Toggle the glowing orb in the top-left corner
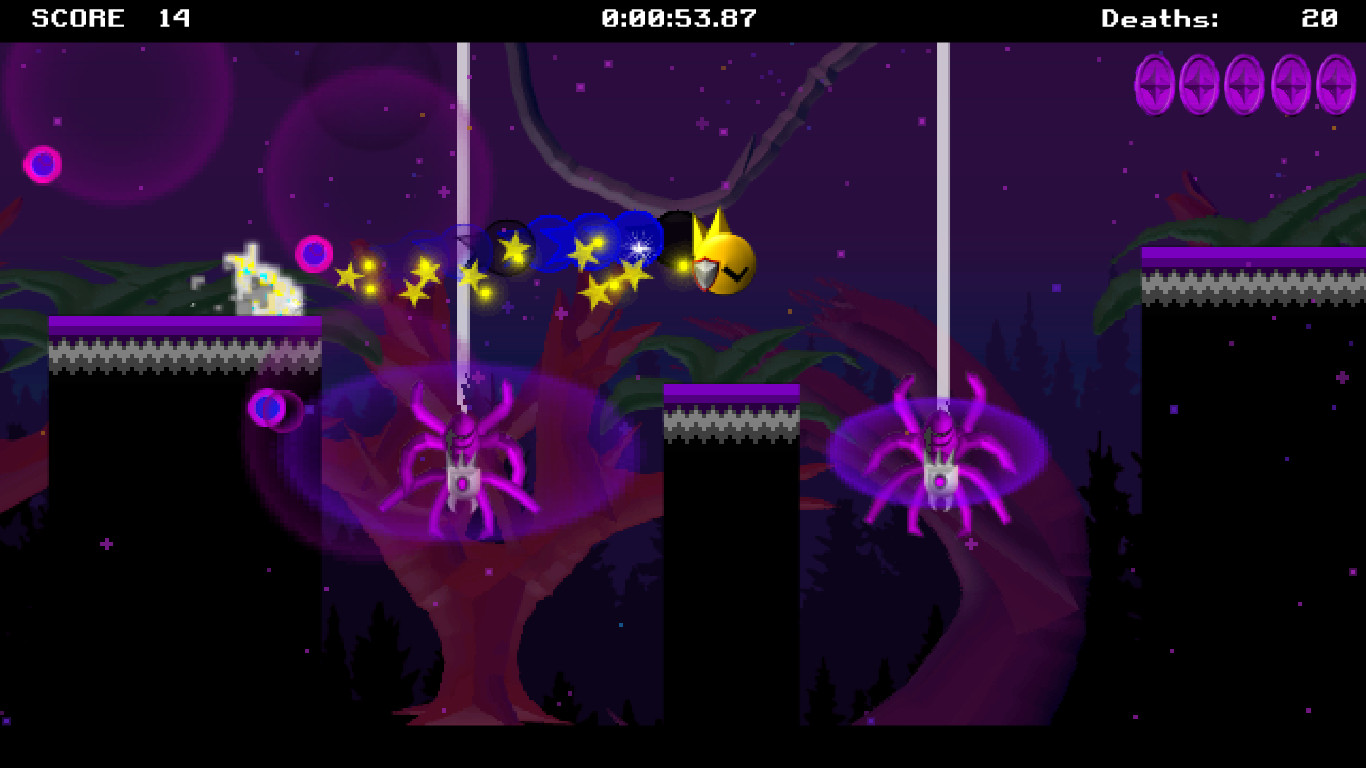The height and width of the screenshot is (768, 1366). click(x=41, y=161)
